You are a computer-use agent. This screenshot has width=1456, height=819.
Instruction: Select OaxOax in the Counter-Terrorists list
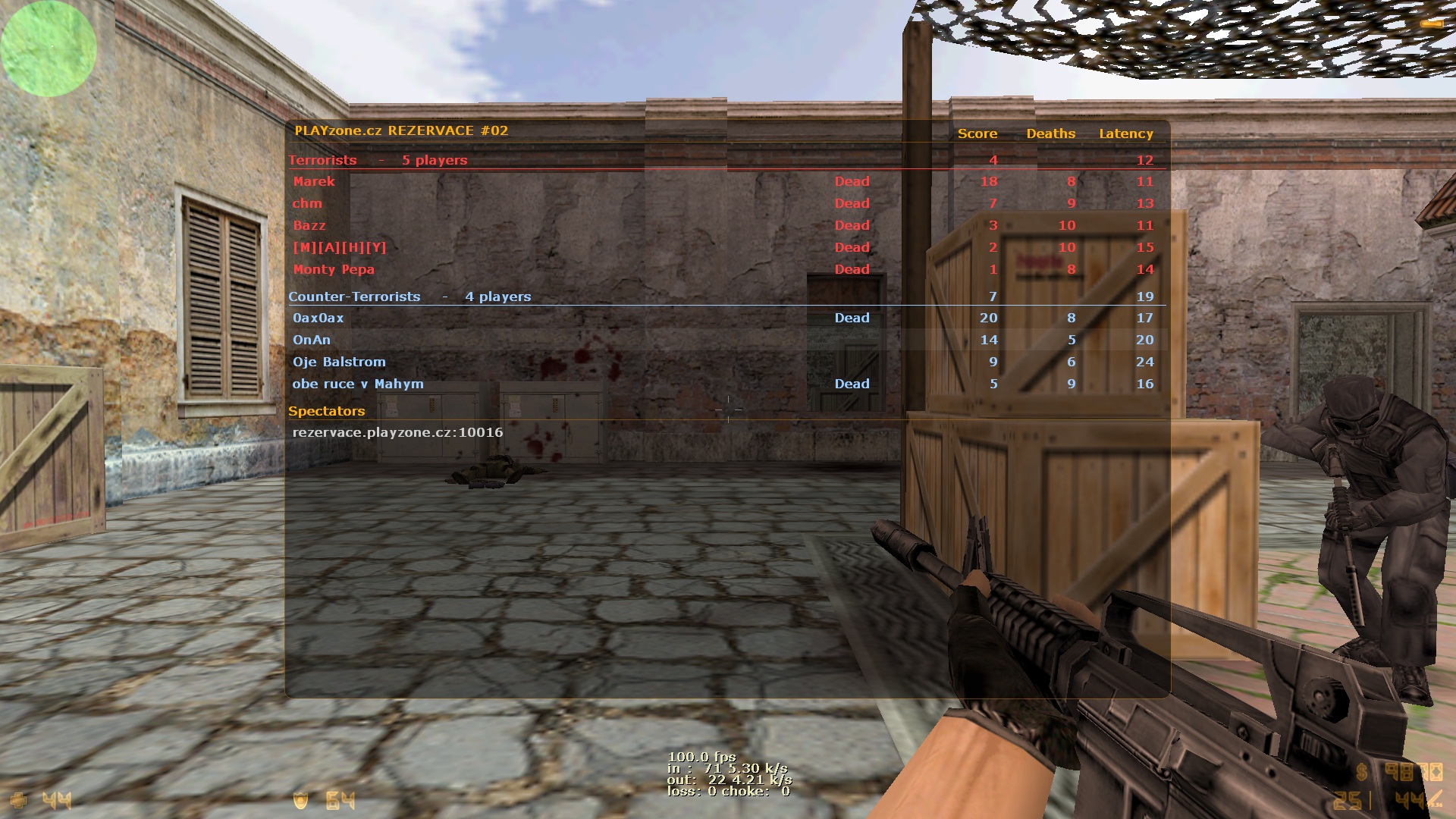[x=318, y=318]
